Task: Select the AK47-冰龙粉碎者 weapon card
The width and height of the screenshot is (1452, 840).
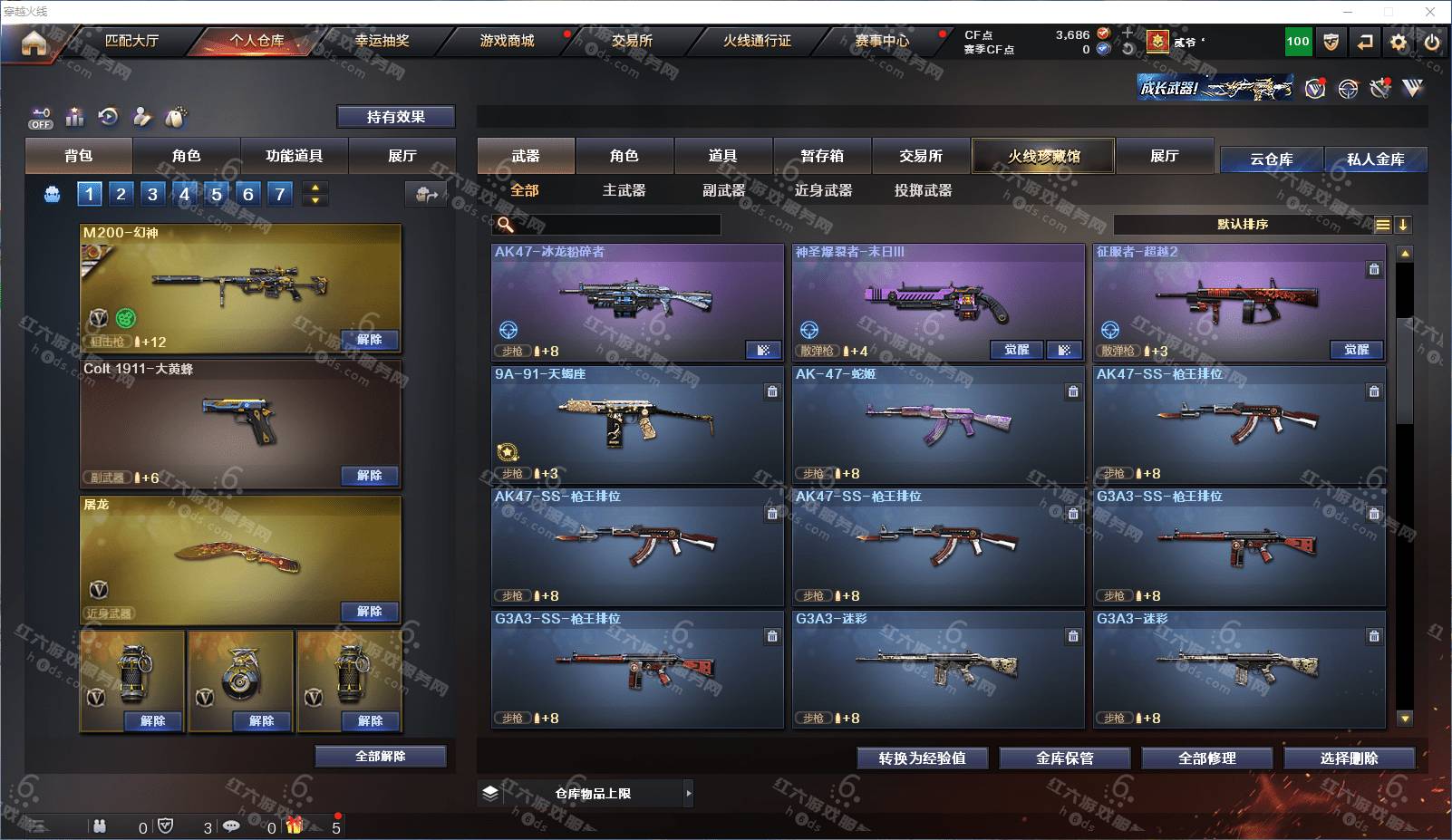Action: tap(637, 301)
